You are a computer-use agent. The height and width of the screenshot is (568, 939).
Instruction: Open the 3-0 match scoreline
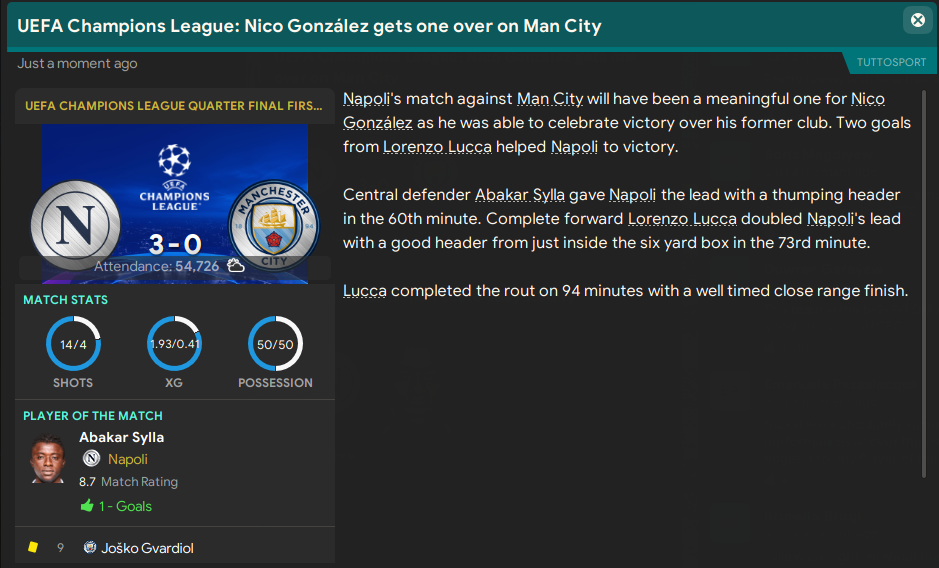tap(174, 241)
